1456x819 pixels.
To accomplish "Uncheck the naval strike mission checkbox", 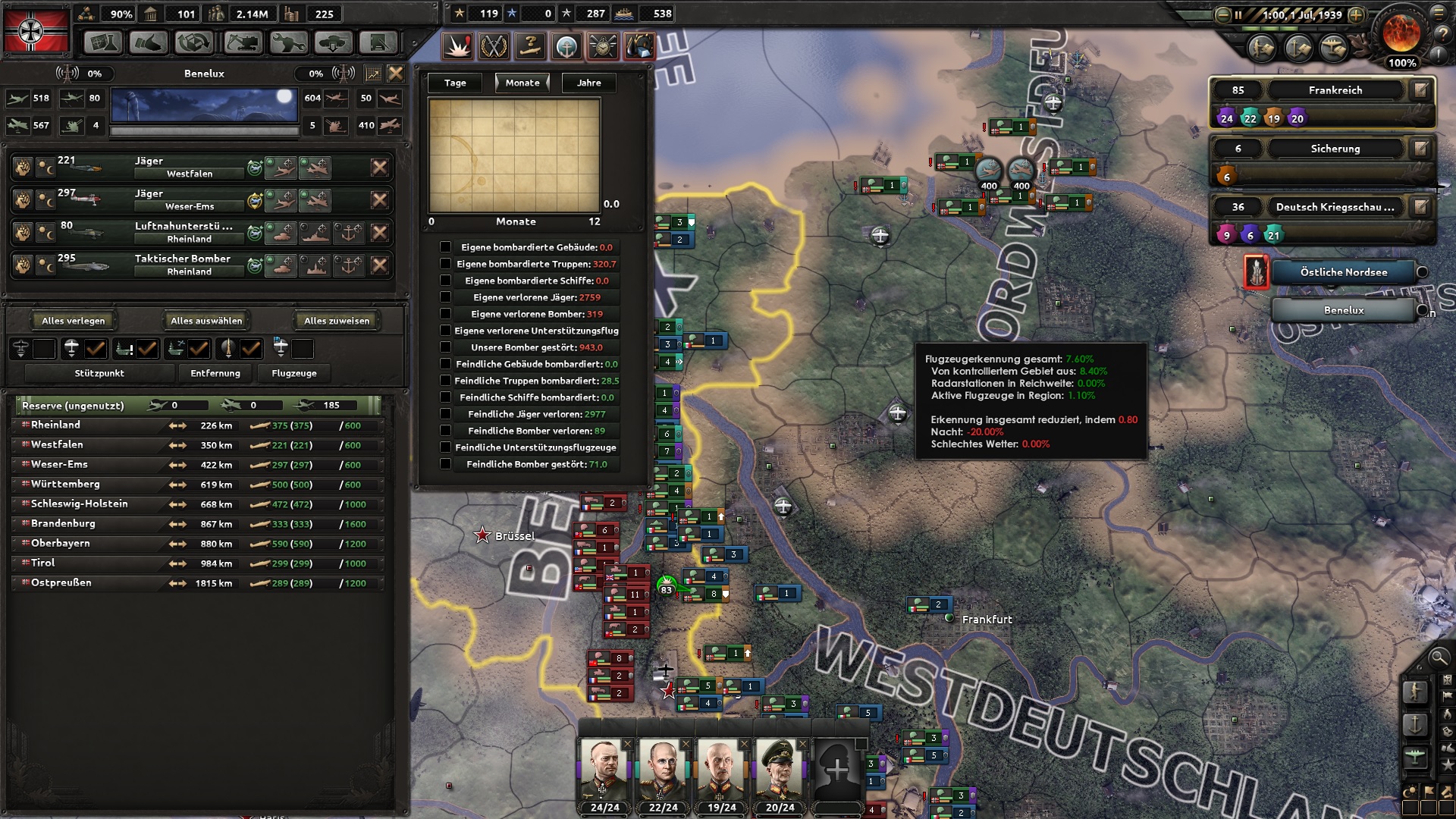I will tap(146, 350).
